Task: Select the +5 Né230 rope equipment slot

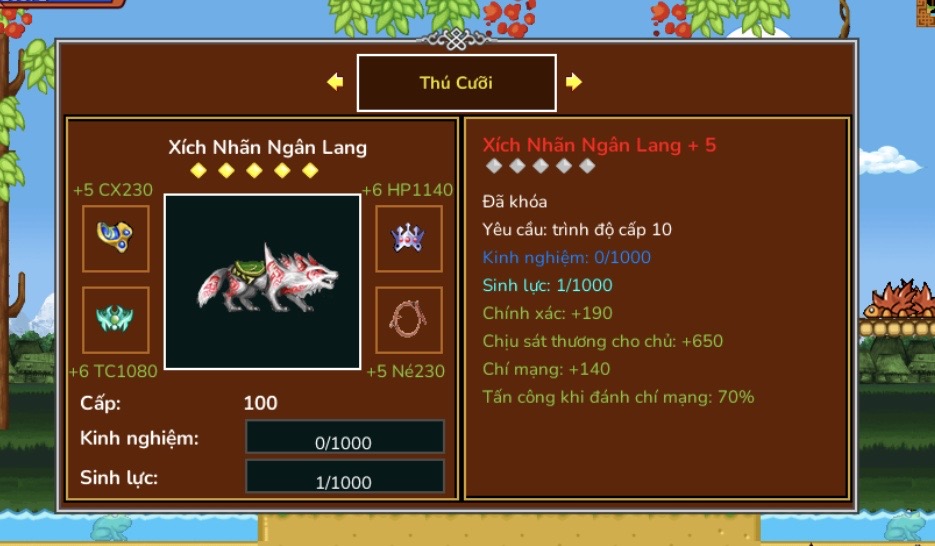Action: coord(408,320)
